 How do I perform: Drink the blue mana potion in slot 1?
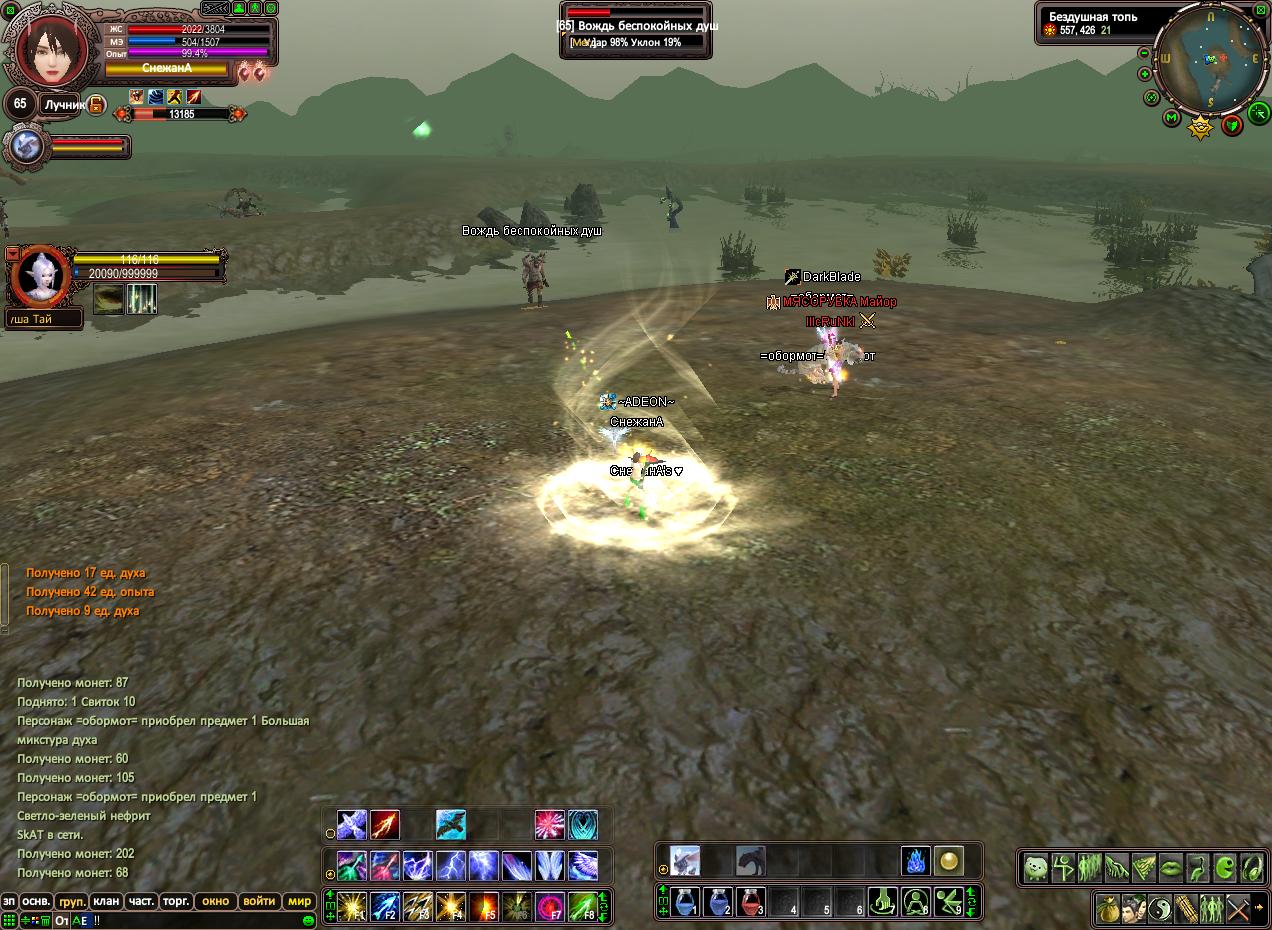click(x=686, y=902)
